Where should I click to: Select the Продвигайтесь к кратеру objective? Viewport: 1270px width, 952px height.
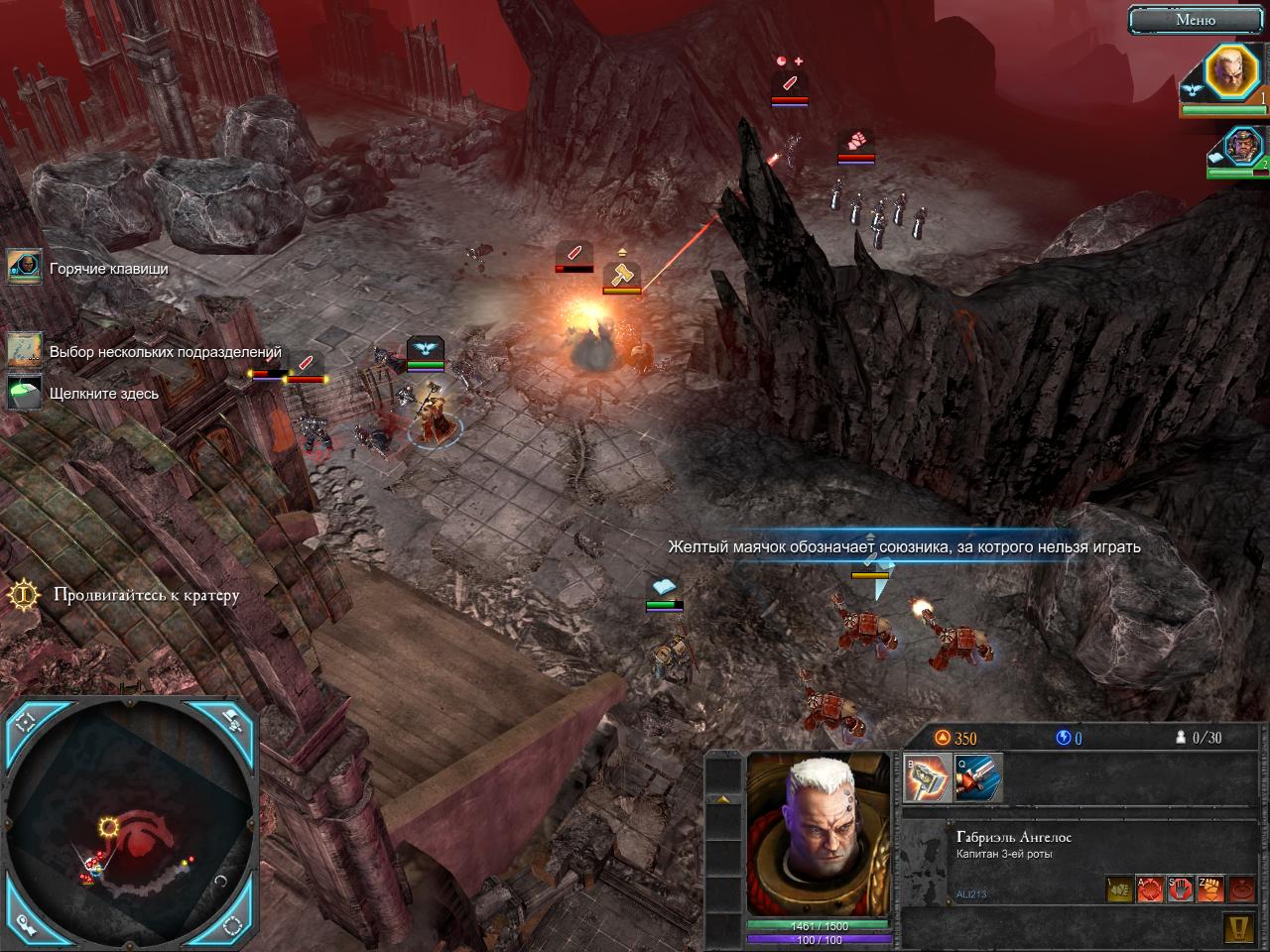(22, 595)
